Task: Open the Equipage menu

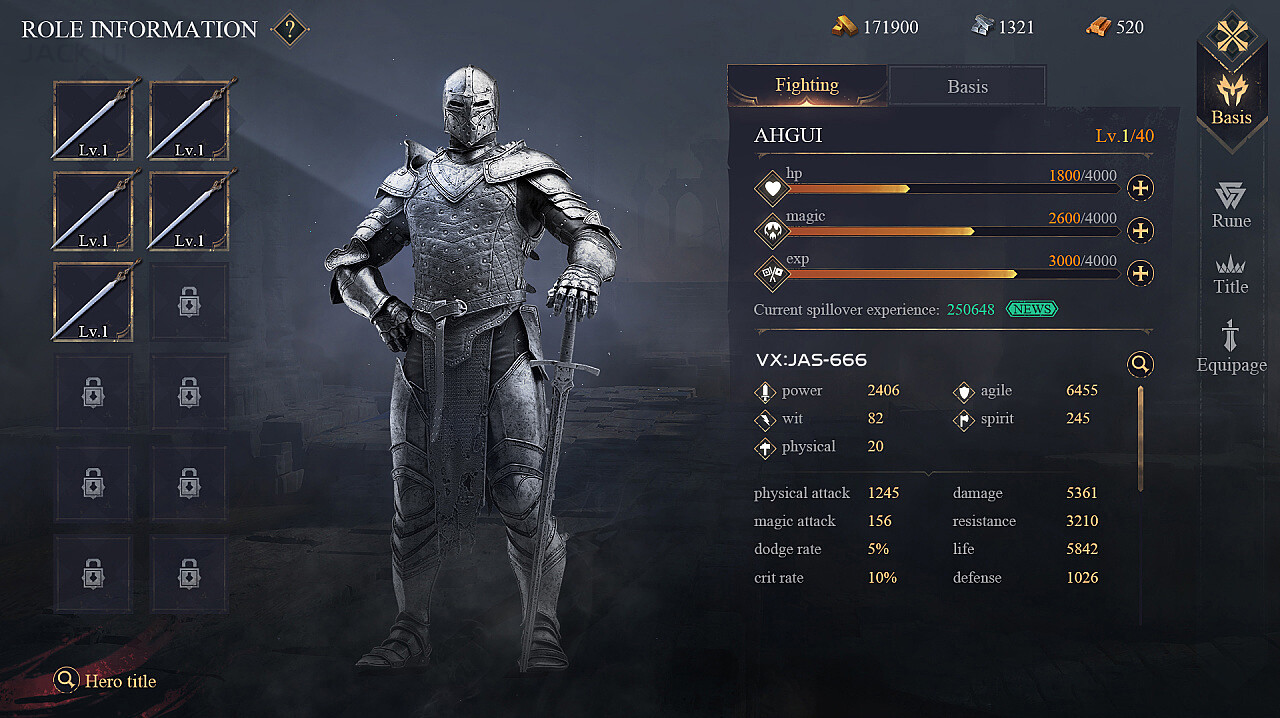Action: pyautogui.click(x=1231, y=346)
